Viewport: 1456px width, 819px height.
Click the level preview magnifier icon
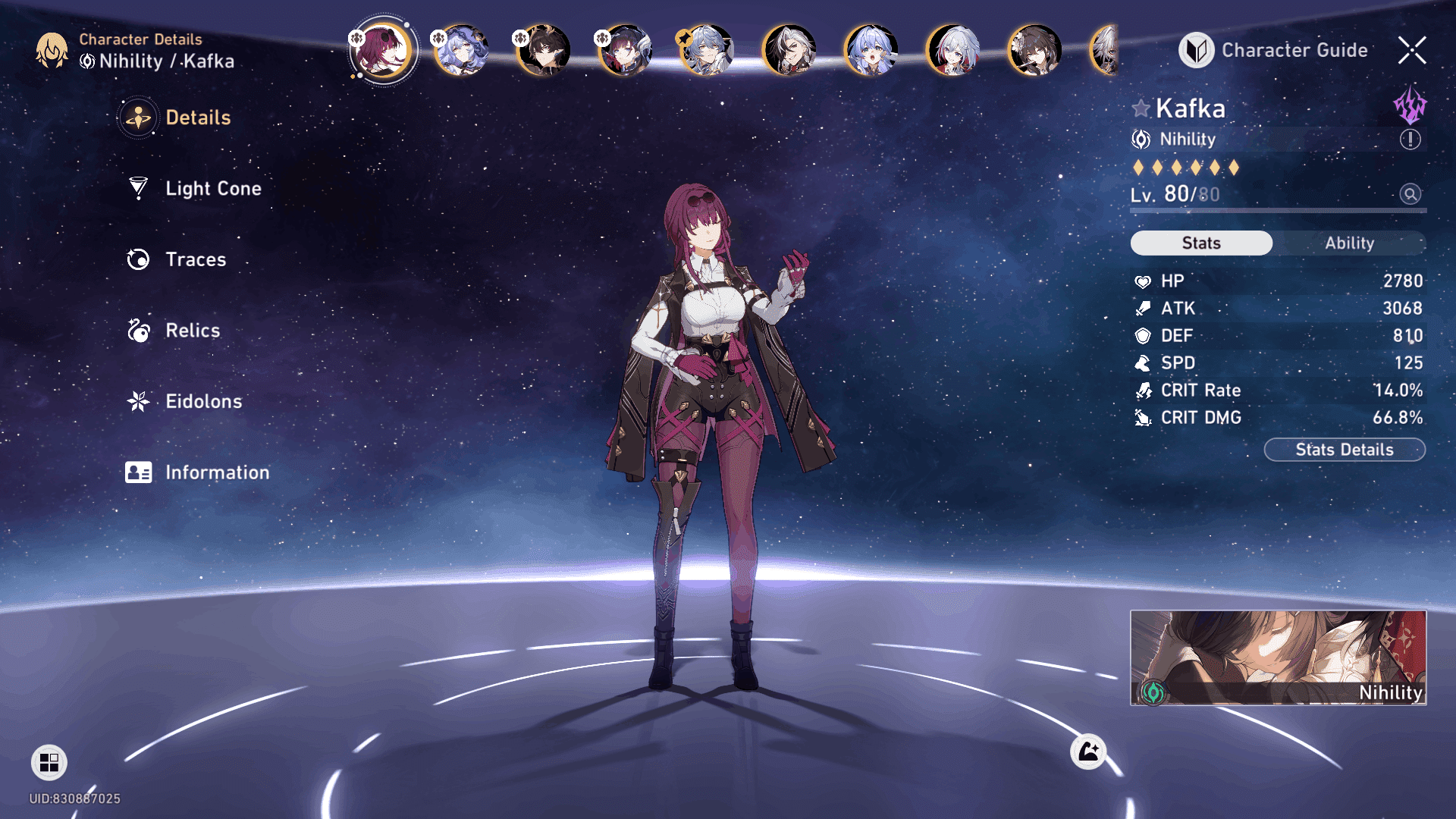coord(1410,194)
